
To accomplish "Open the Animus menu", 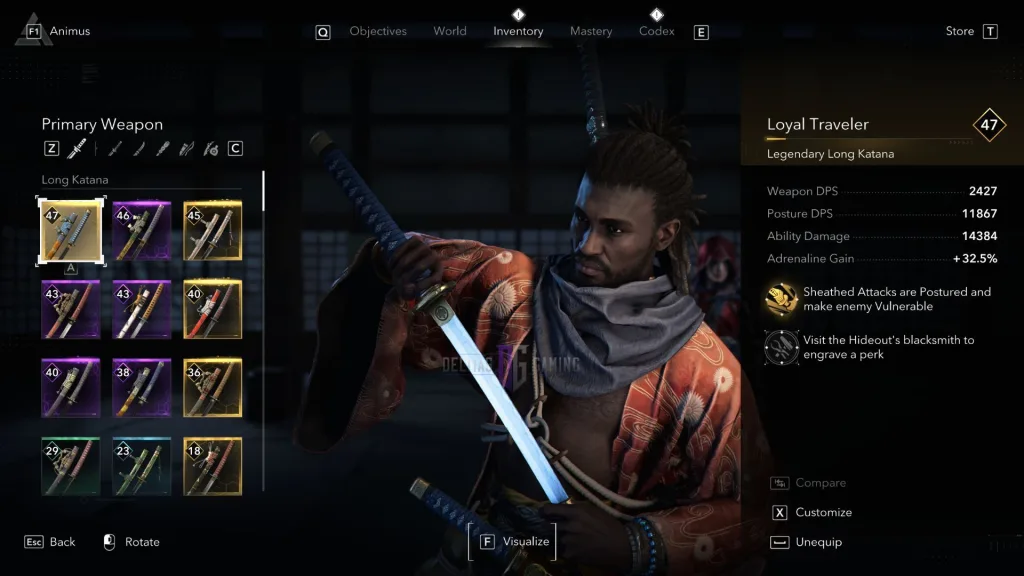I will click(69, 31).
